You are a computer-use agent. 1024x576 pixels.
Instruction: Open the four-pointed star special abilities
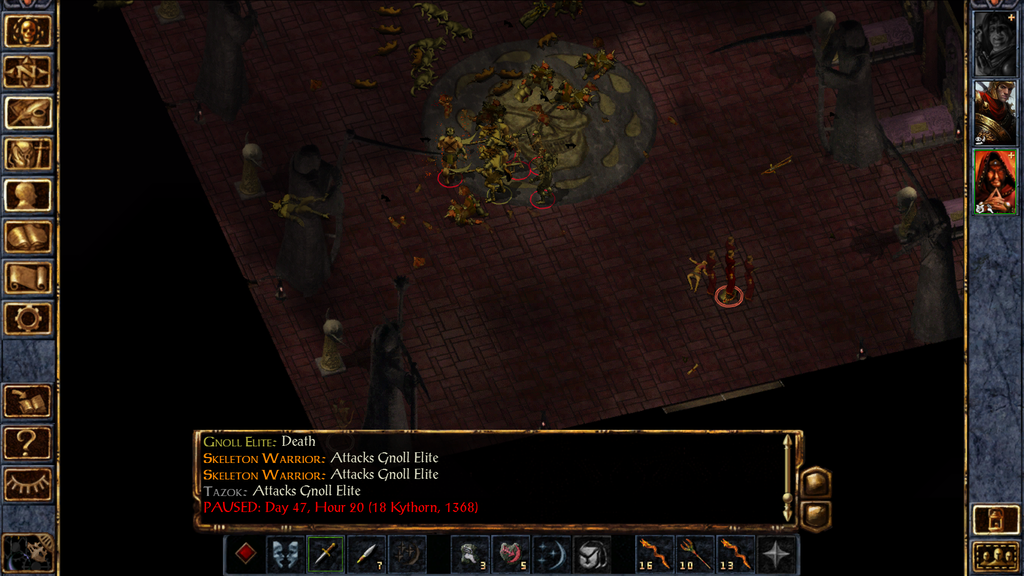coord(777,554)
